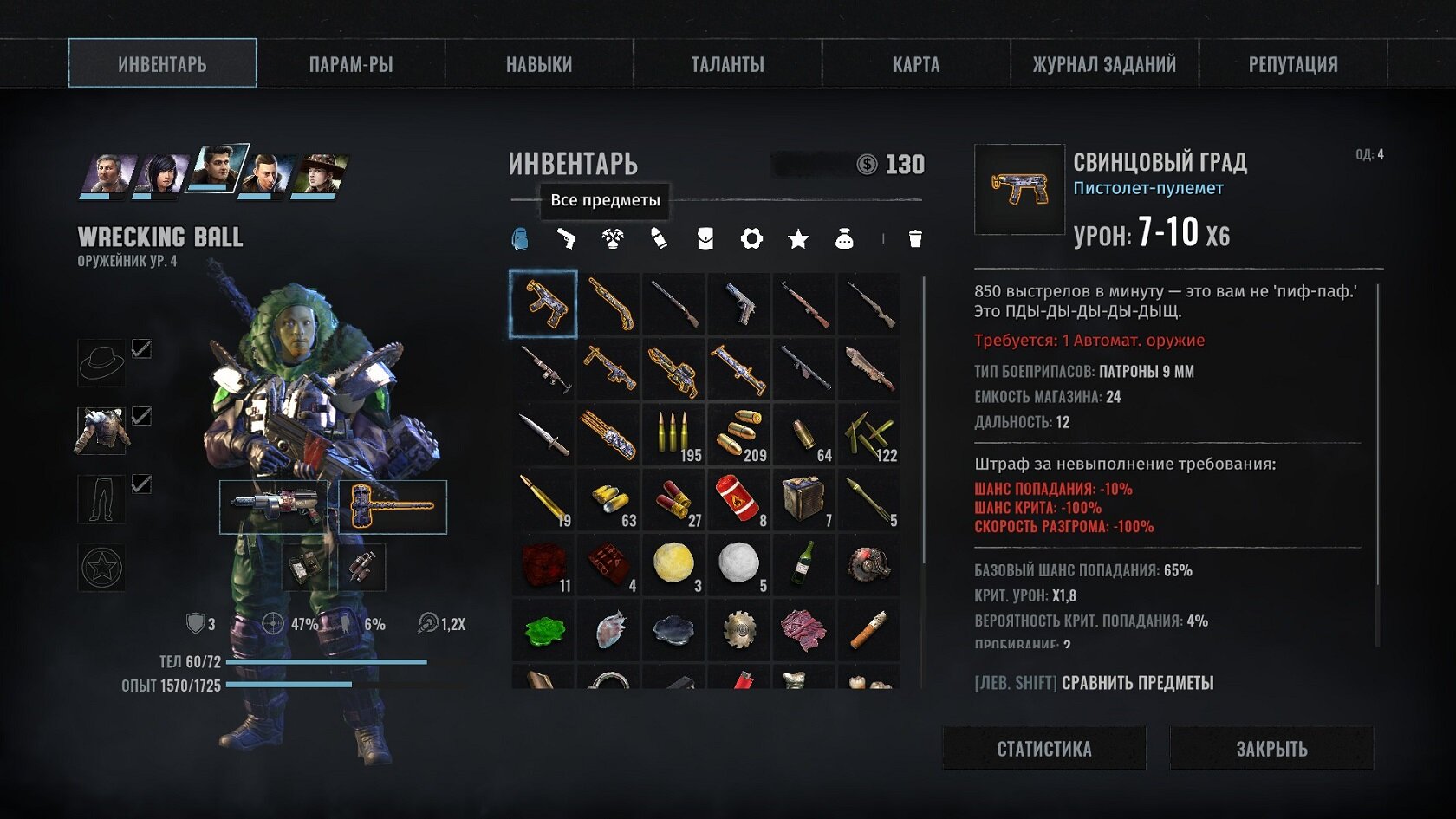
Task: Open the НАВЫКИ tab
Action: click(x=539, y=64)
